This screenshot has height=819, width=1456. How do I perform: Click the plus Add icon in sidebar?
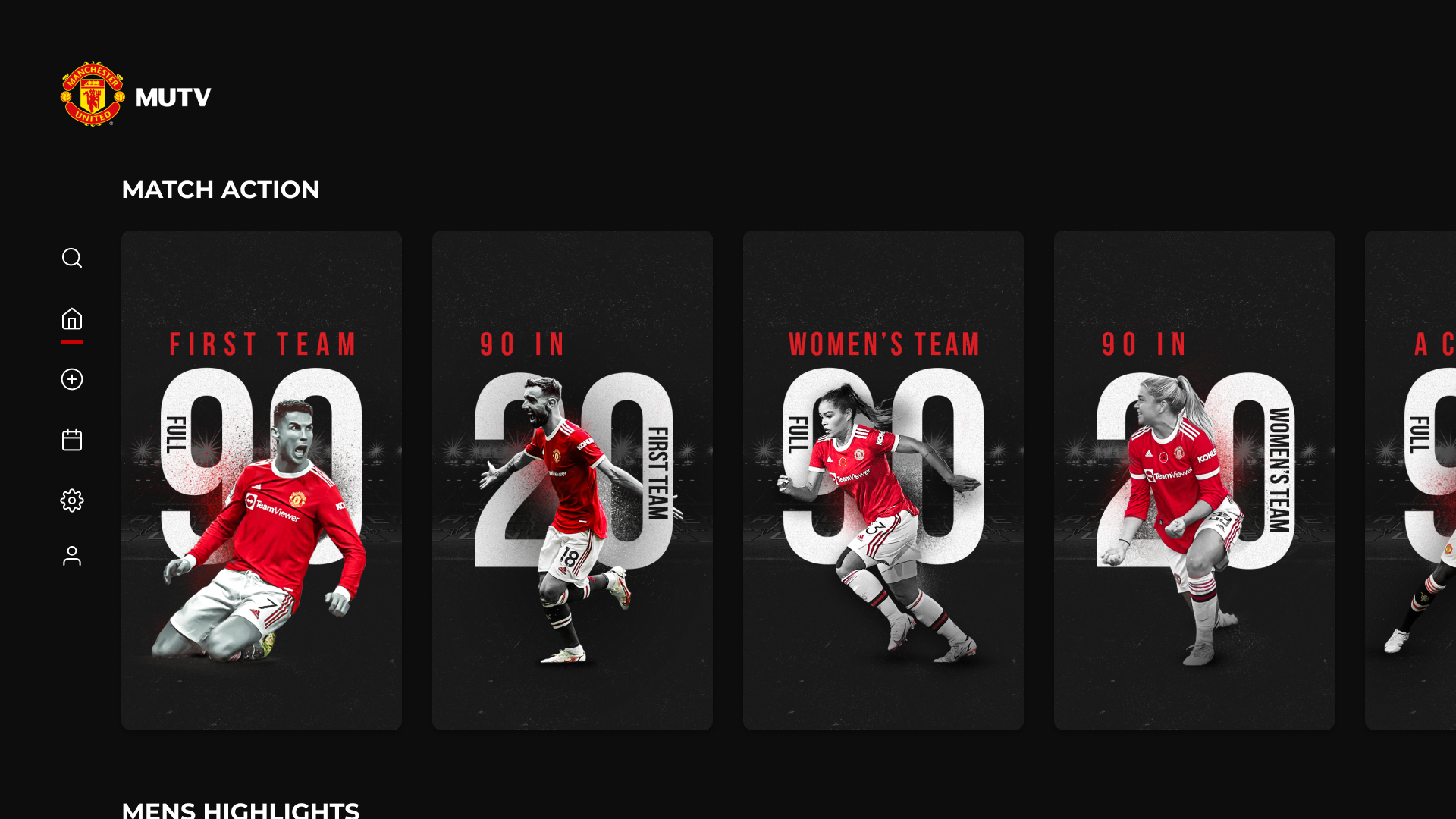72,379
